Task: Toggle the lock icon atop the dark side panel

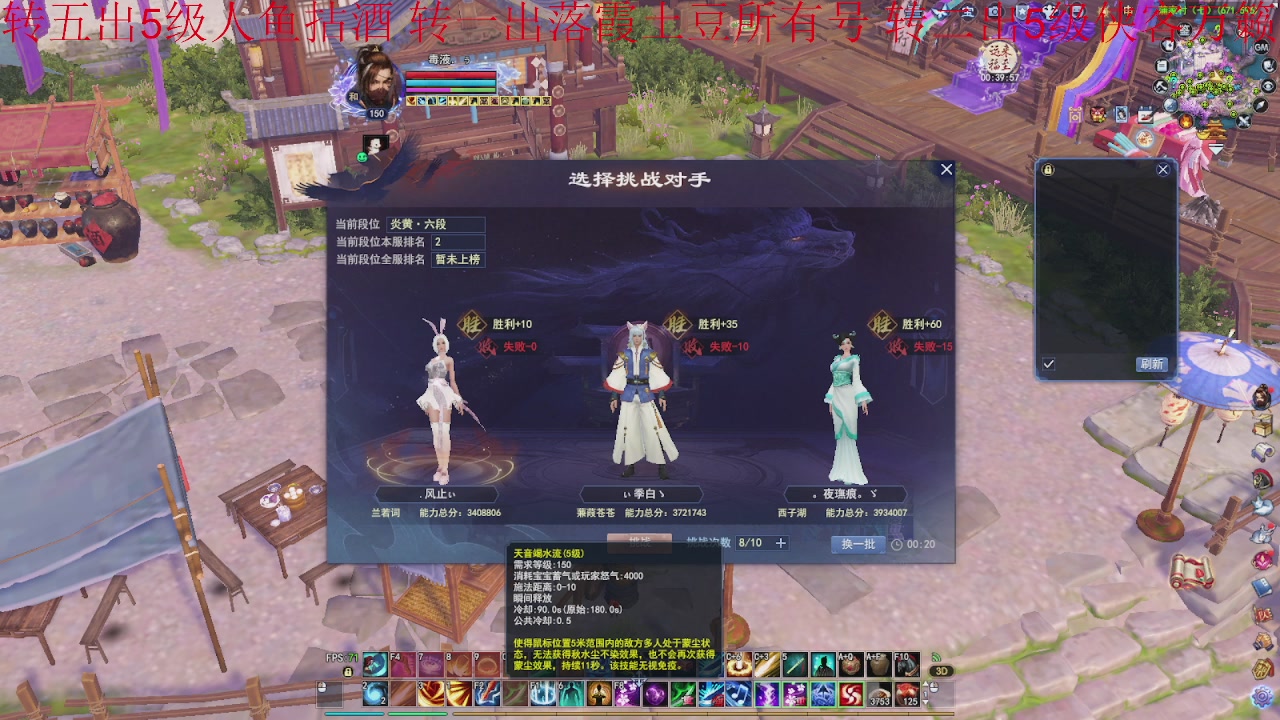Action: [1048, 169]
